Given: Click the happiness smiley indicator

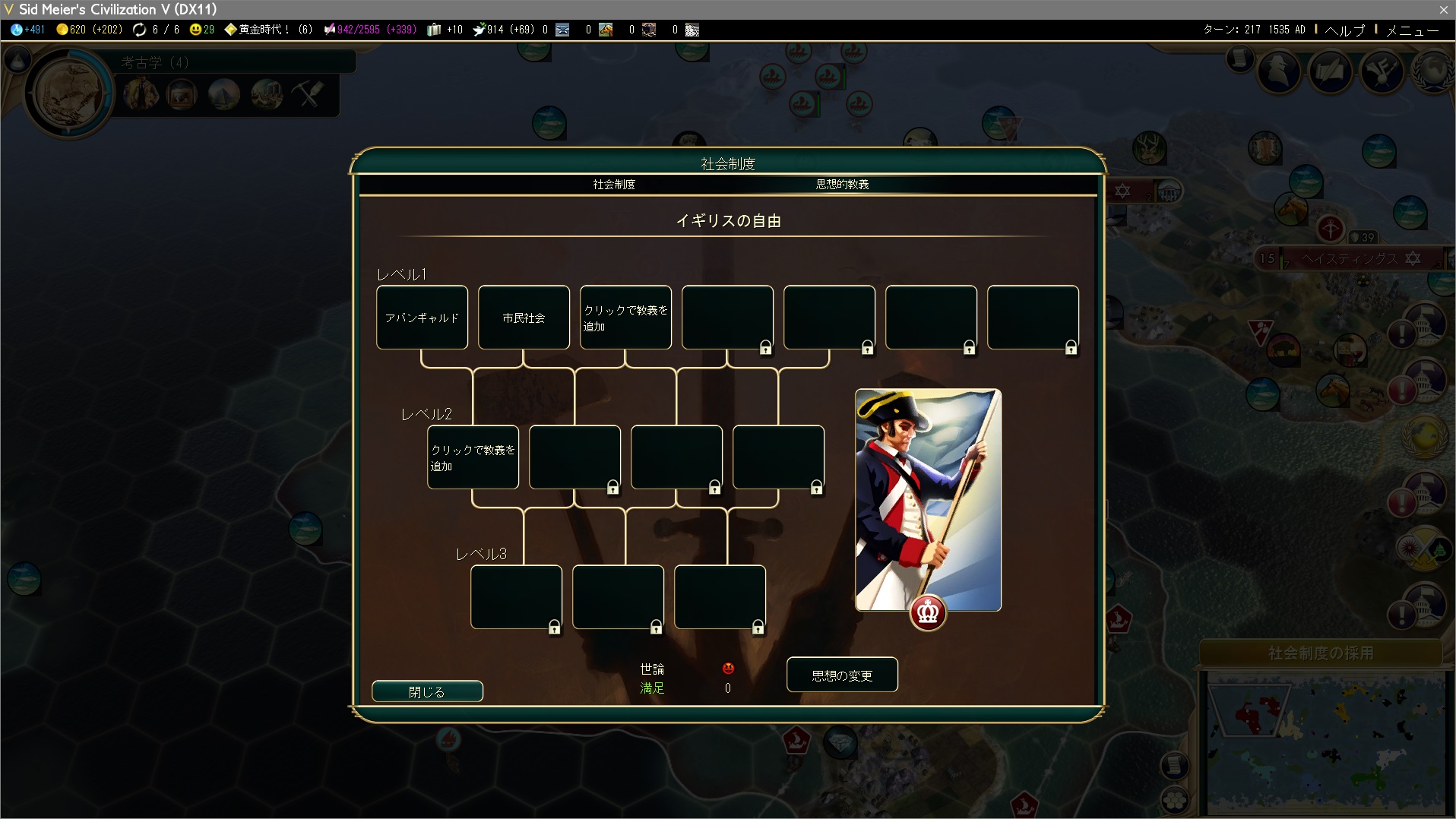Looking at the screenshot, I should pyautogui.click(x=202, y=30).
